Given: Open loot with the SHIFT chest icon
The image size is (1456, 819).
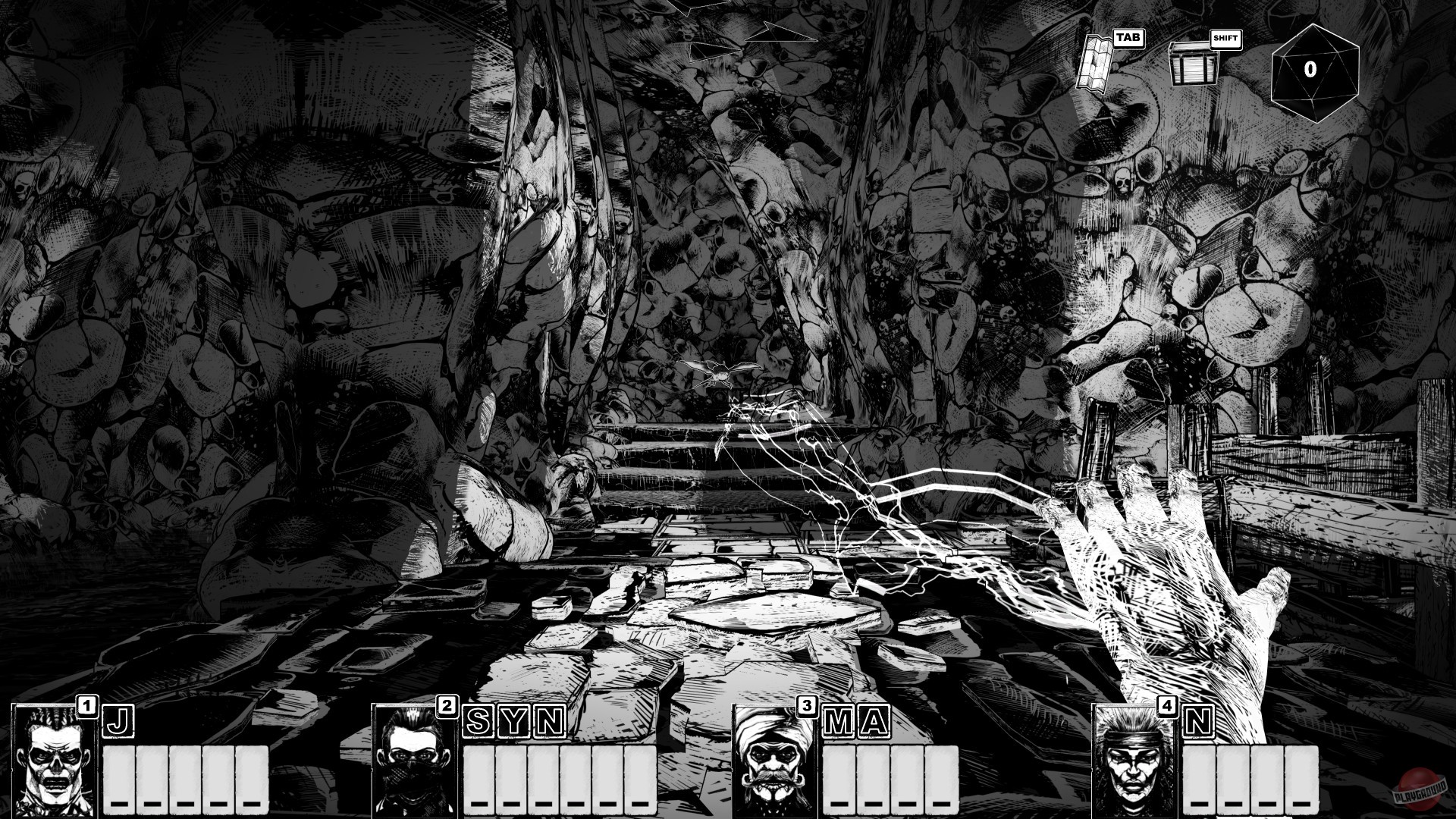Looking at the screenshot, I should point(1195,64).
